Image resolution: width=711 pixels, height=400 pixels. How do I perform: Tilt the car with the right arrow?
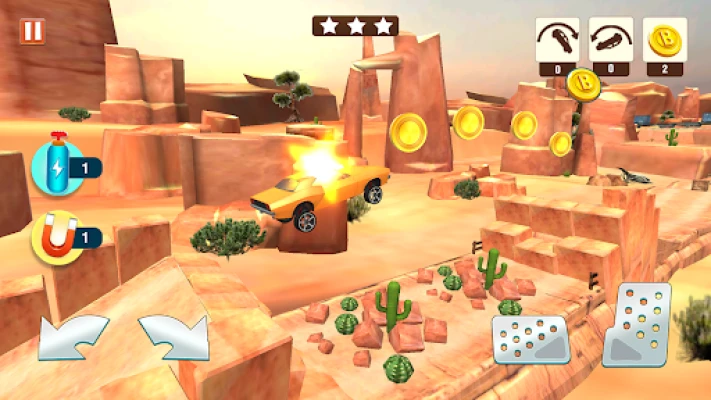click(171, 336)
